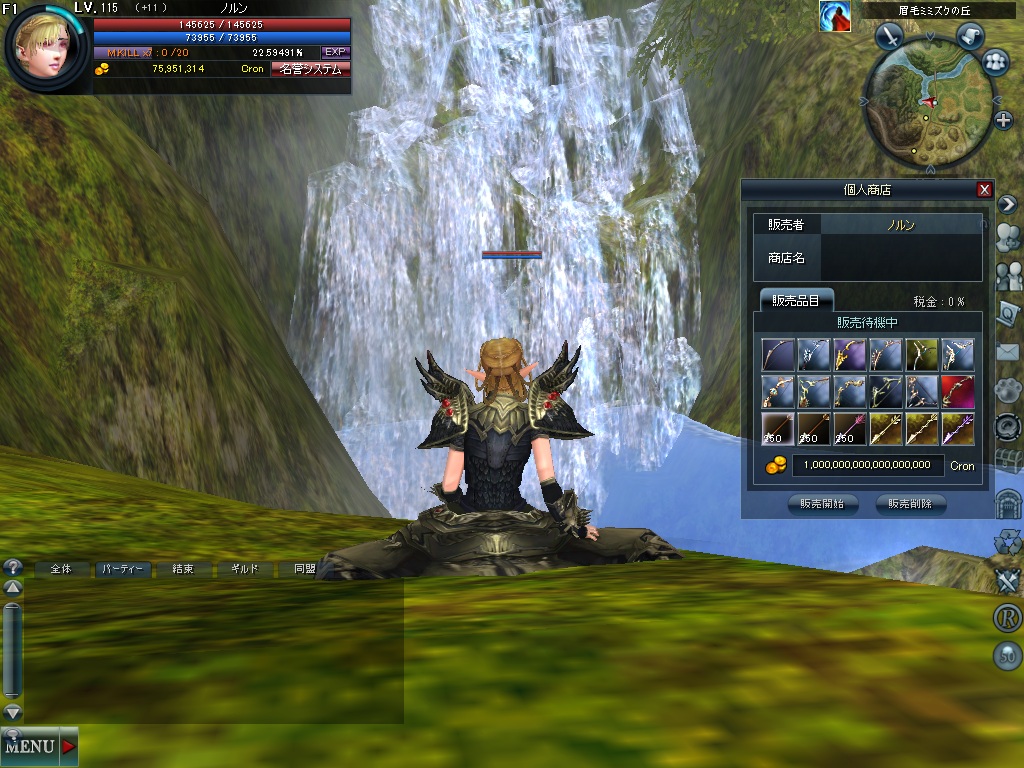Open the 名誉システム honor system button
Screen dimensions: 1024x768
pyautogui.click(x=310, y=69)
